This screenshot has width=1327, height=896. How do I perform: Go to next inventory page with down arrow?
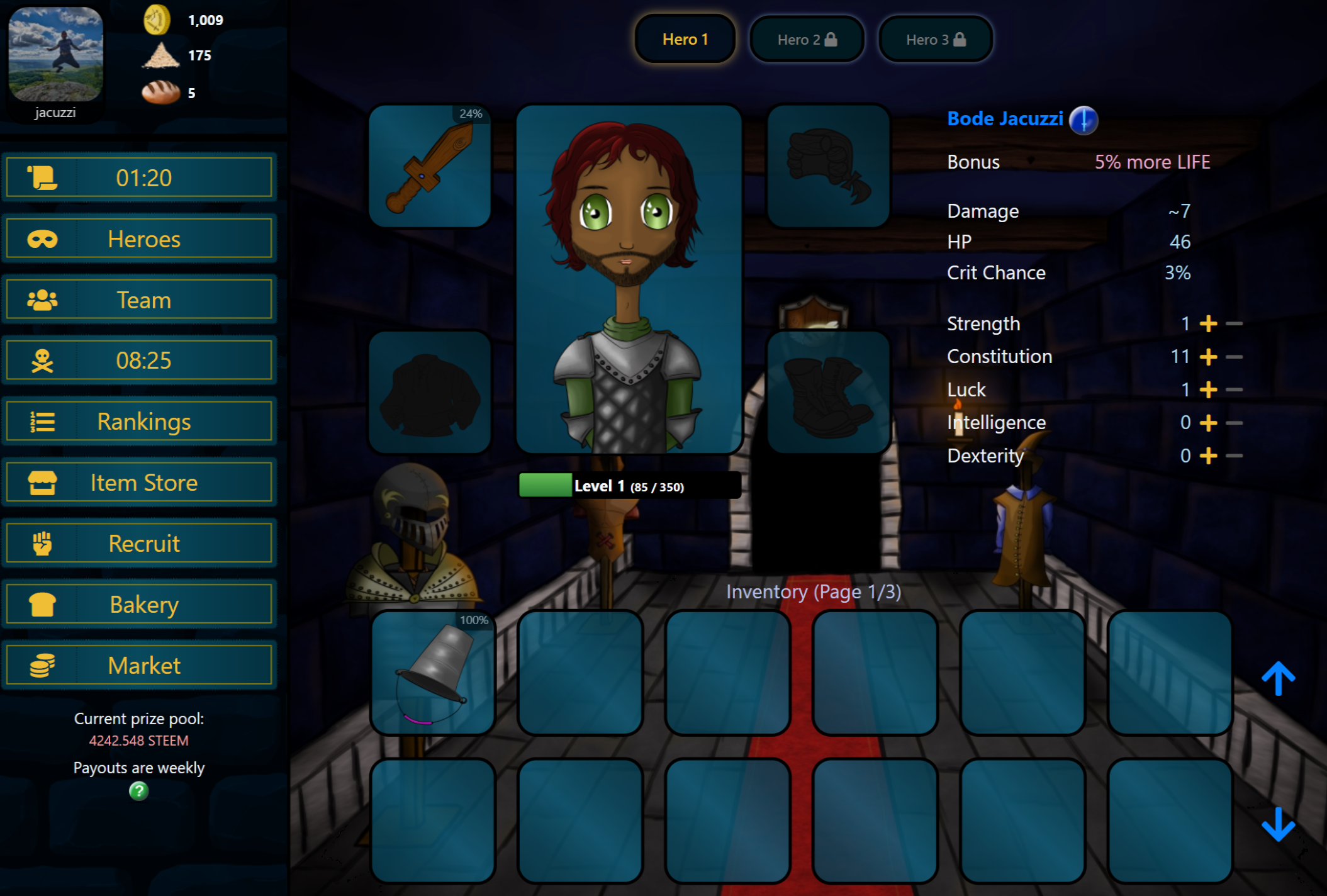(x=1278, y=824)
